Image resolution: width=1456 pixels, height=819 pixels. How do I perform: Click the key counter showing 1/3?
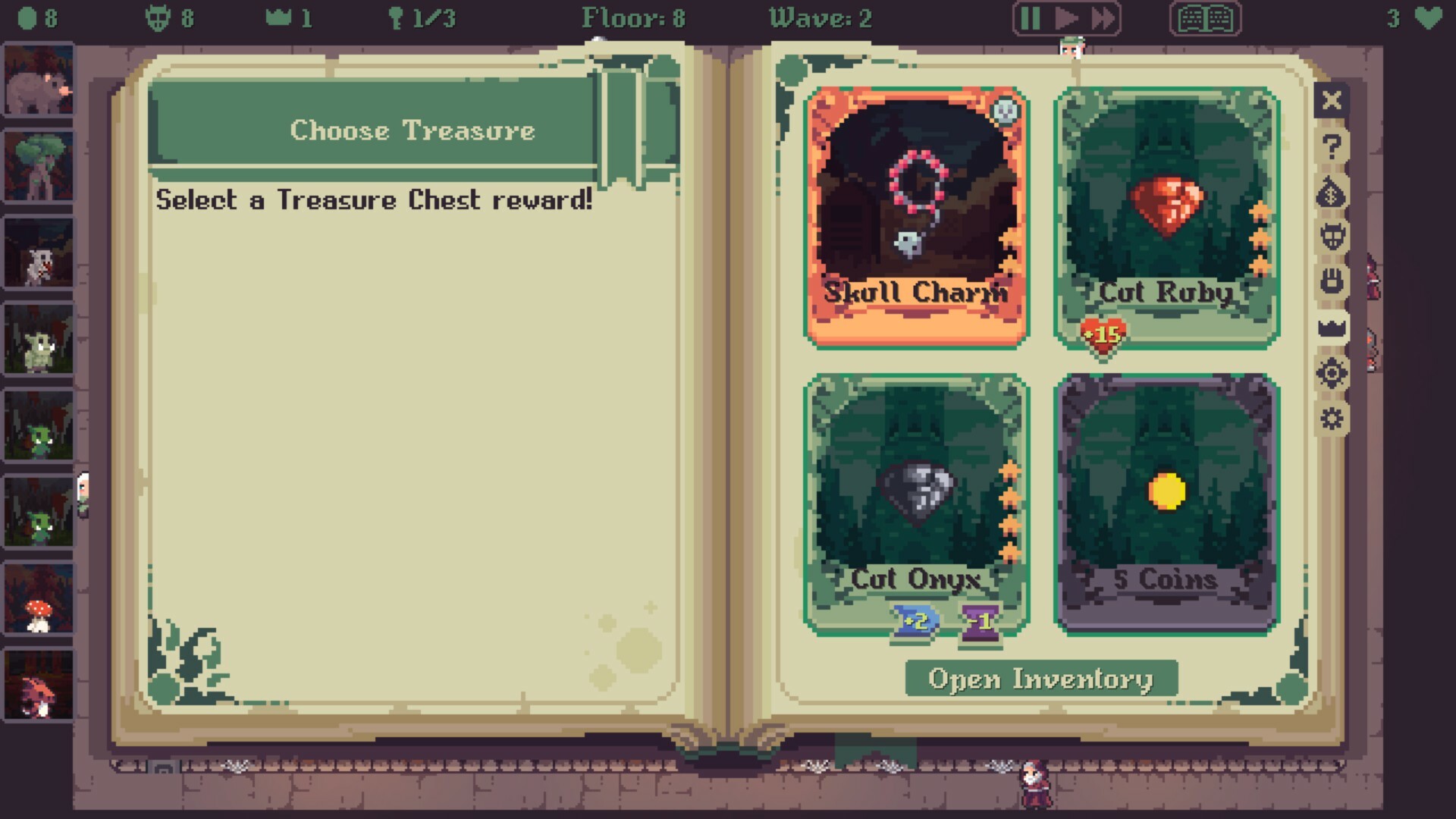(422, 19)
